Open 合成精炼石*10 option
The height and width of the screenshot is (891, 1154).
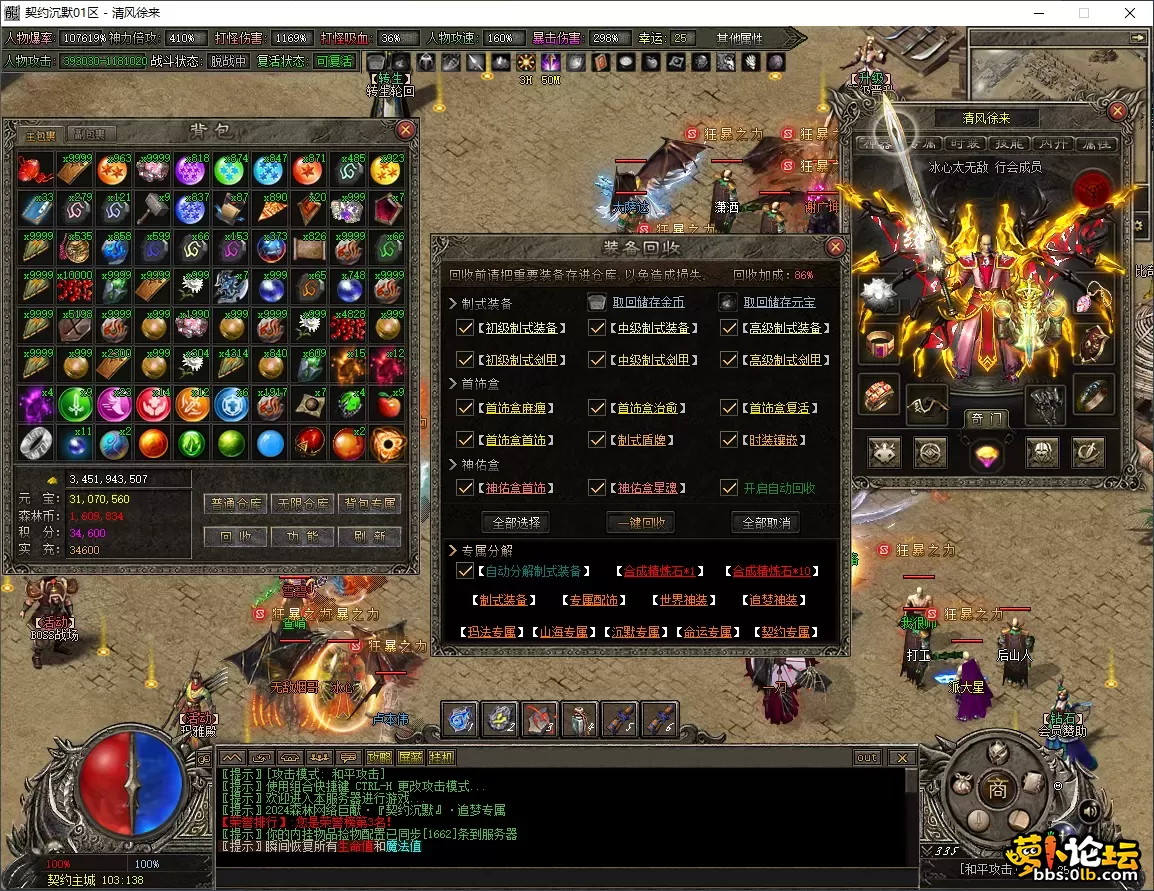pos(771,572)
